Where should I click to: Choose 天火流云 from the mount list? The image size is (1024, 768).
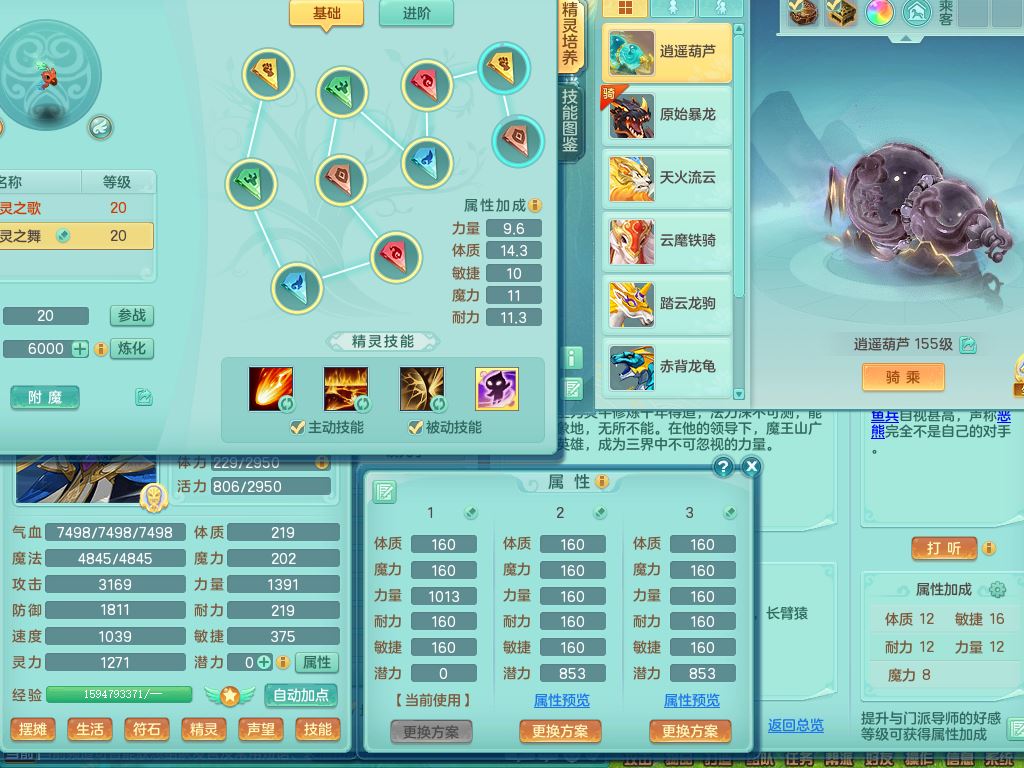(x=667, y=178)
